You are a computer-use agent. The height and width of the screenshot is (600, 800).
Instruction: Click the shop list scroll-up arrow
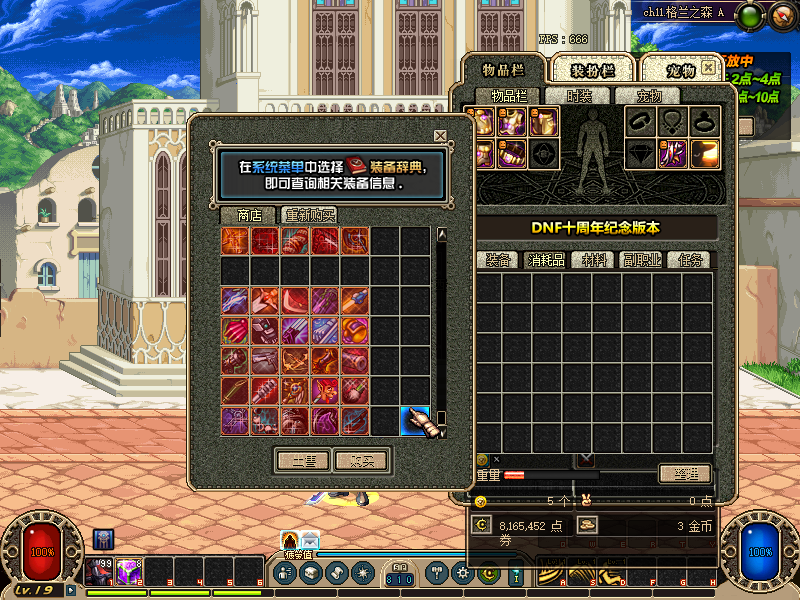tap(441, 234)
